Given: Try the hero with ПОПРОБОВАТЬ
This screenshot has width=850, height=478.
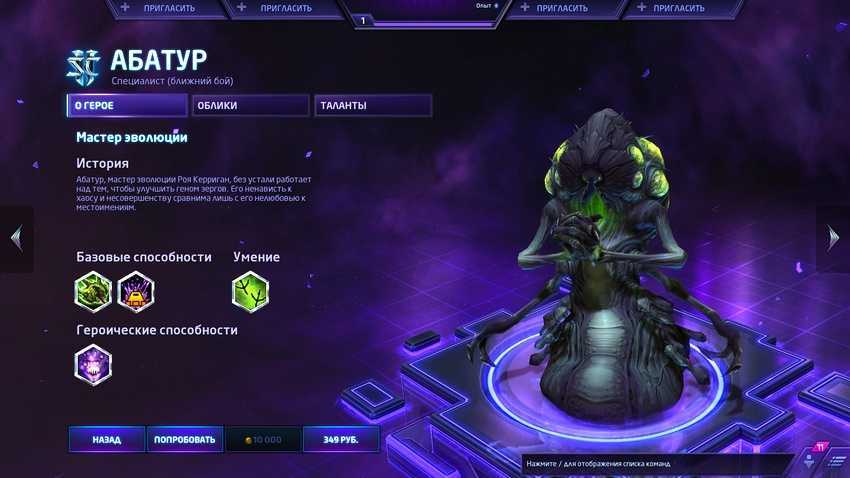Looking at the screenshot, I should click(x=183, y=439).
